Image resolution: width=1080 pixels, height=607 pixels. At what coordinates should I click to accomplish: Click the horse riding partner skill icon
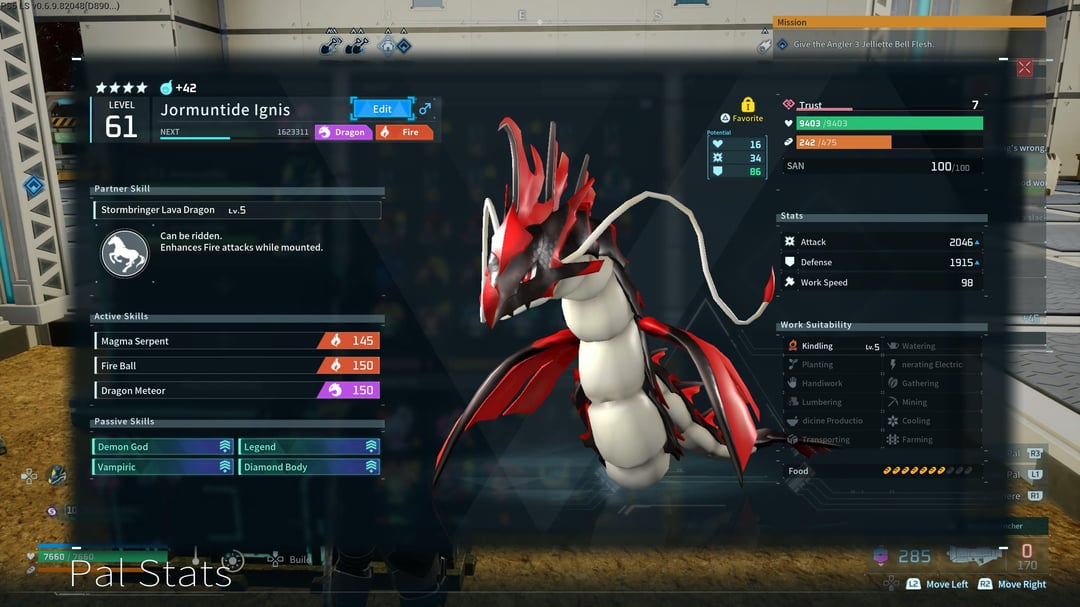tap(125, 253)
